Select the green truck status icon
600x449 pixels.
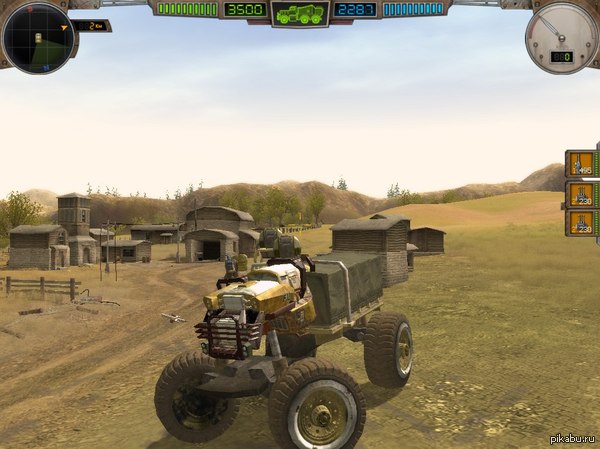coord(299,14)
